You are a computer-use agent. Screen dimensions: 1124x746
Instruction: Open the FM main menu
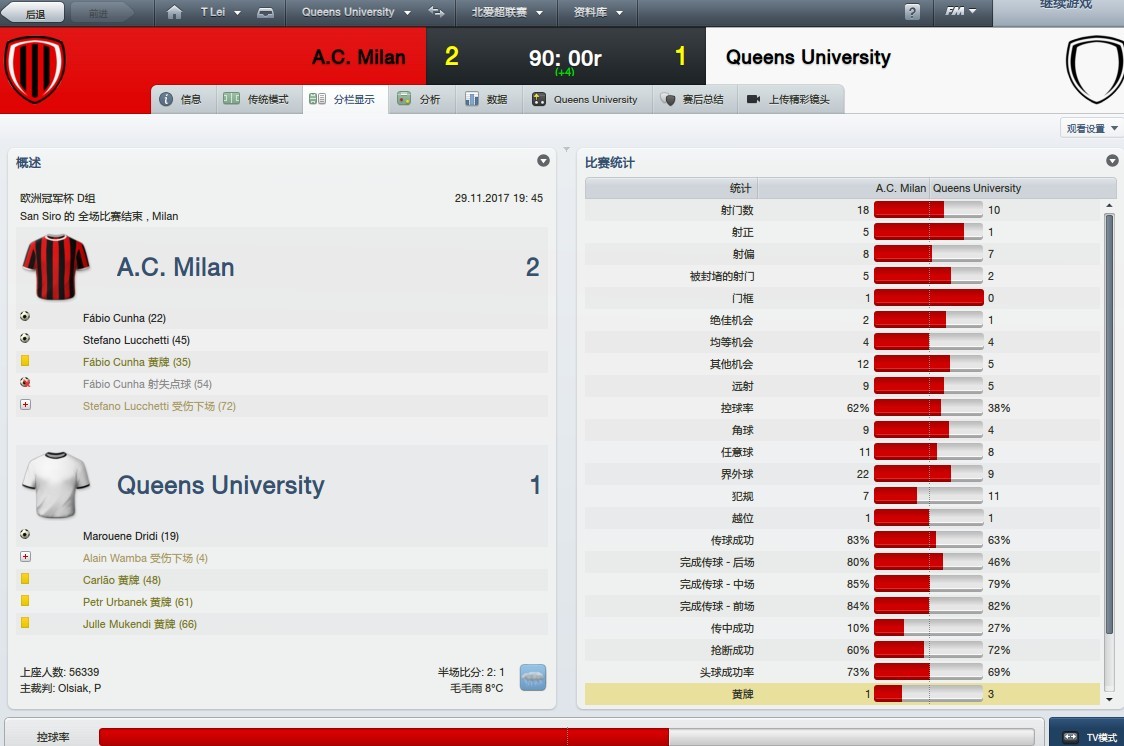coord(961,13)
